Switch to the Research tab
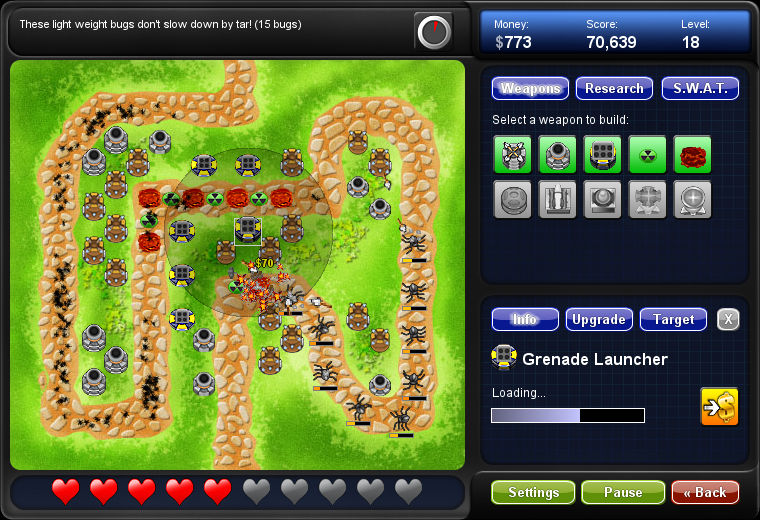The image size is (760, 520). [x=614, y=89]
